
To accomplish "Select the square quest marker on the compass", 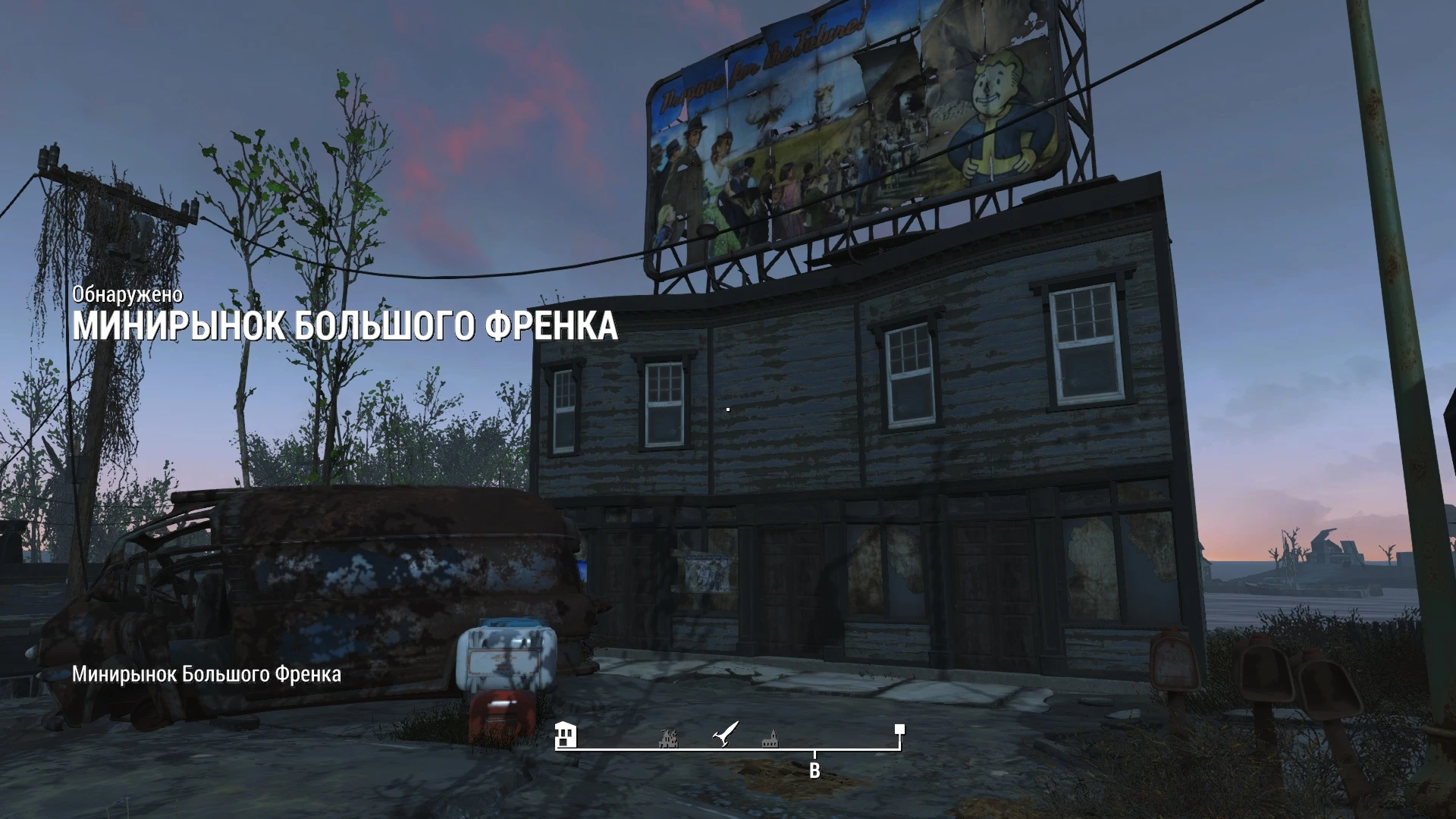I will 899,729.
